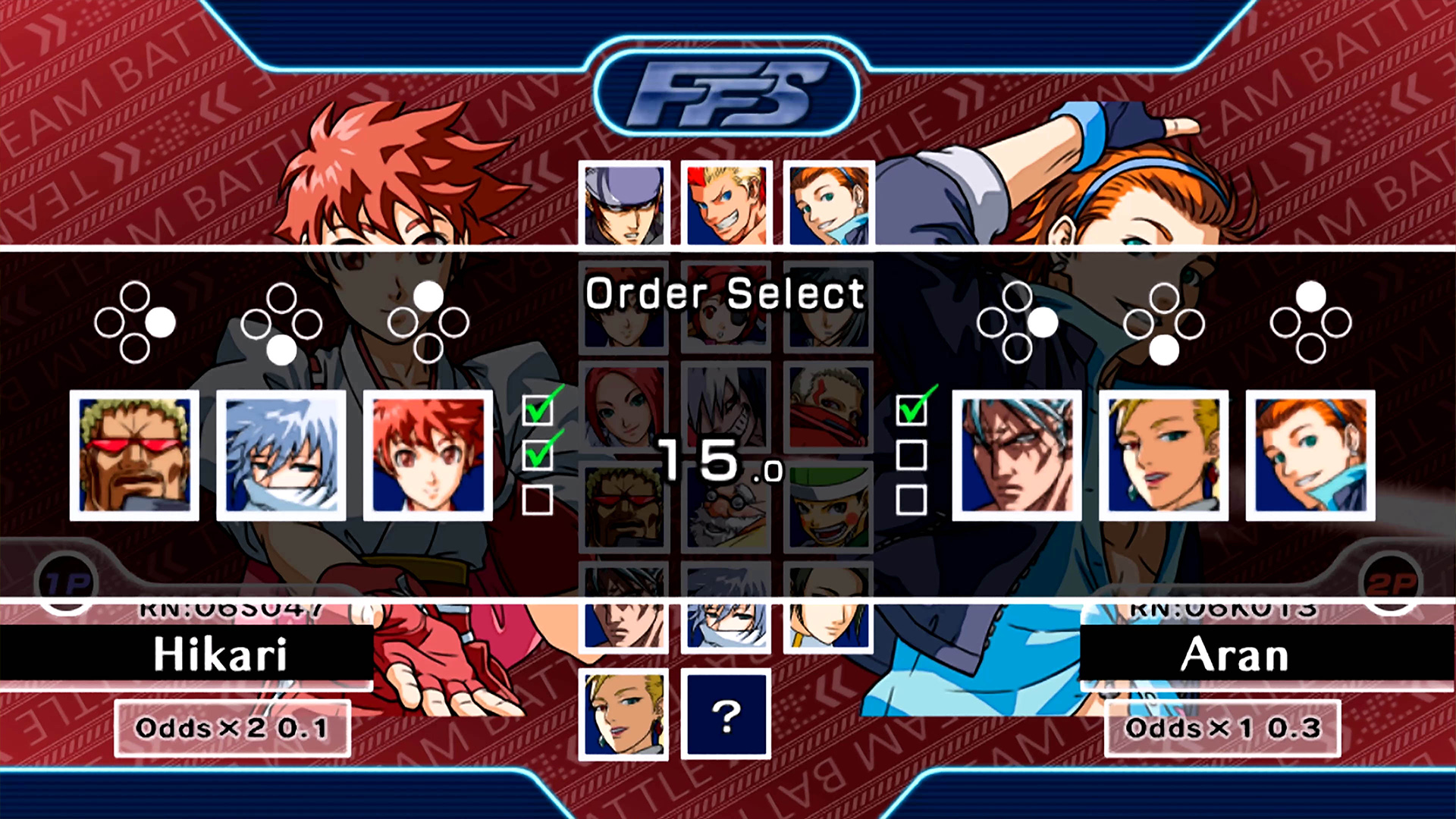The height and width of the screenshot is (819, 1456).
Task: Select the purple-capped fighter in the roster grid
Action: pyautogui.click(x=624, y=205)
